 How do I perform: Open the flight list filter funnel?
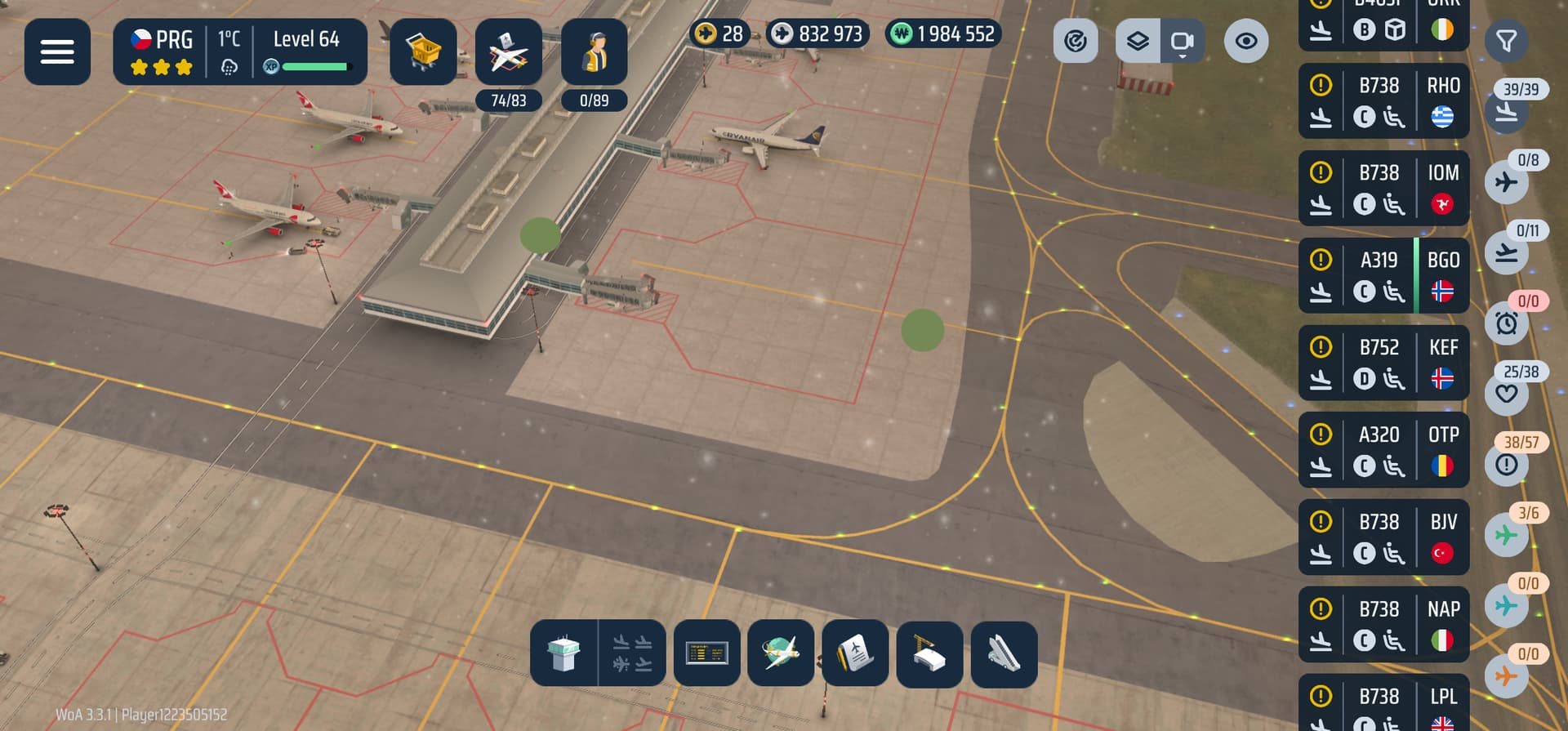click(x=1506, y=41)
